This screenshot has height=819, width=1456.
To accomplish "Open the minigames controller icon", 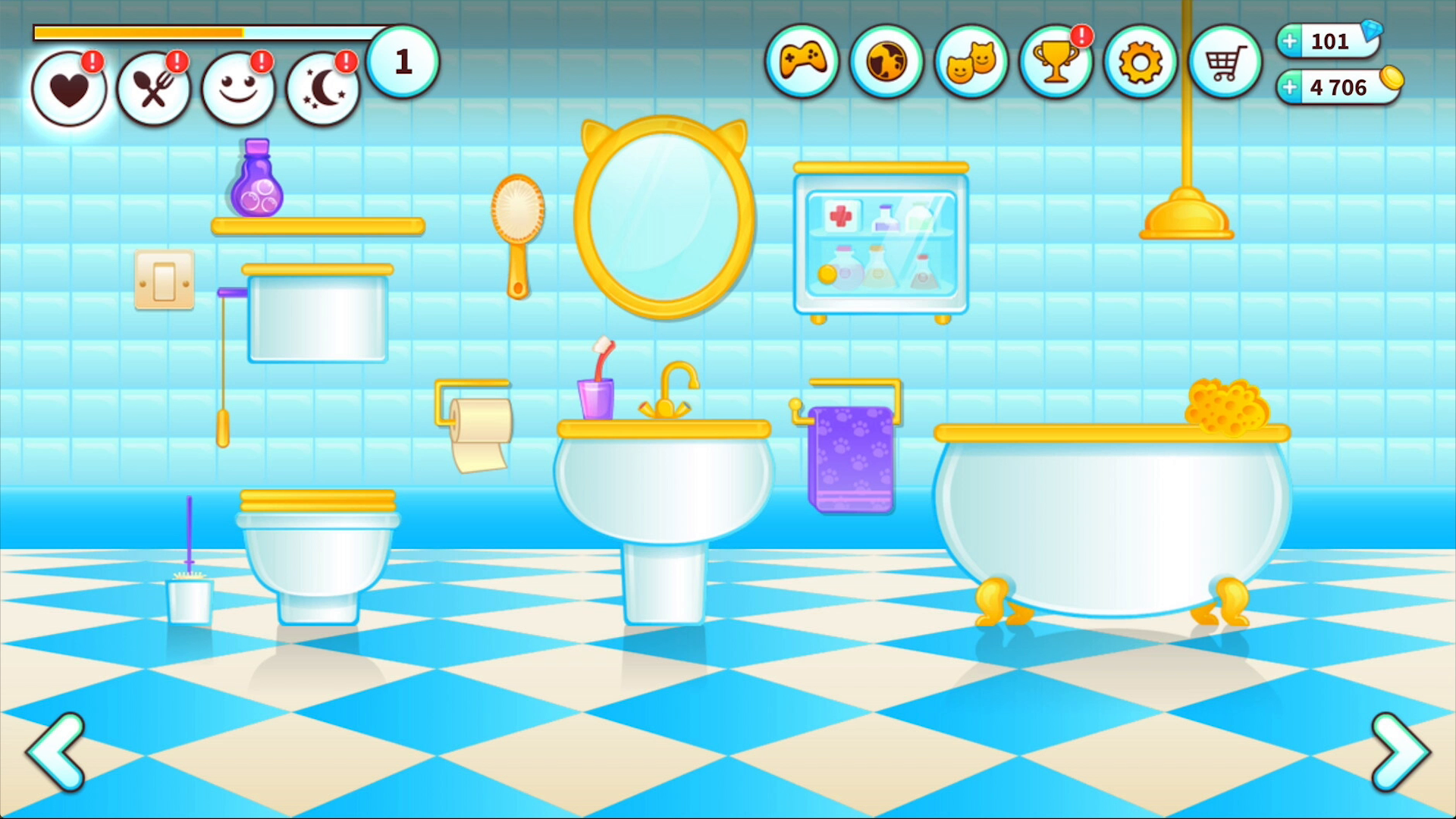I will coord(802,62).
